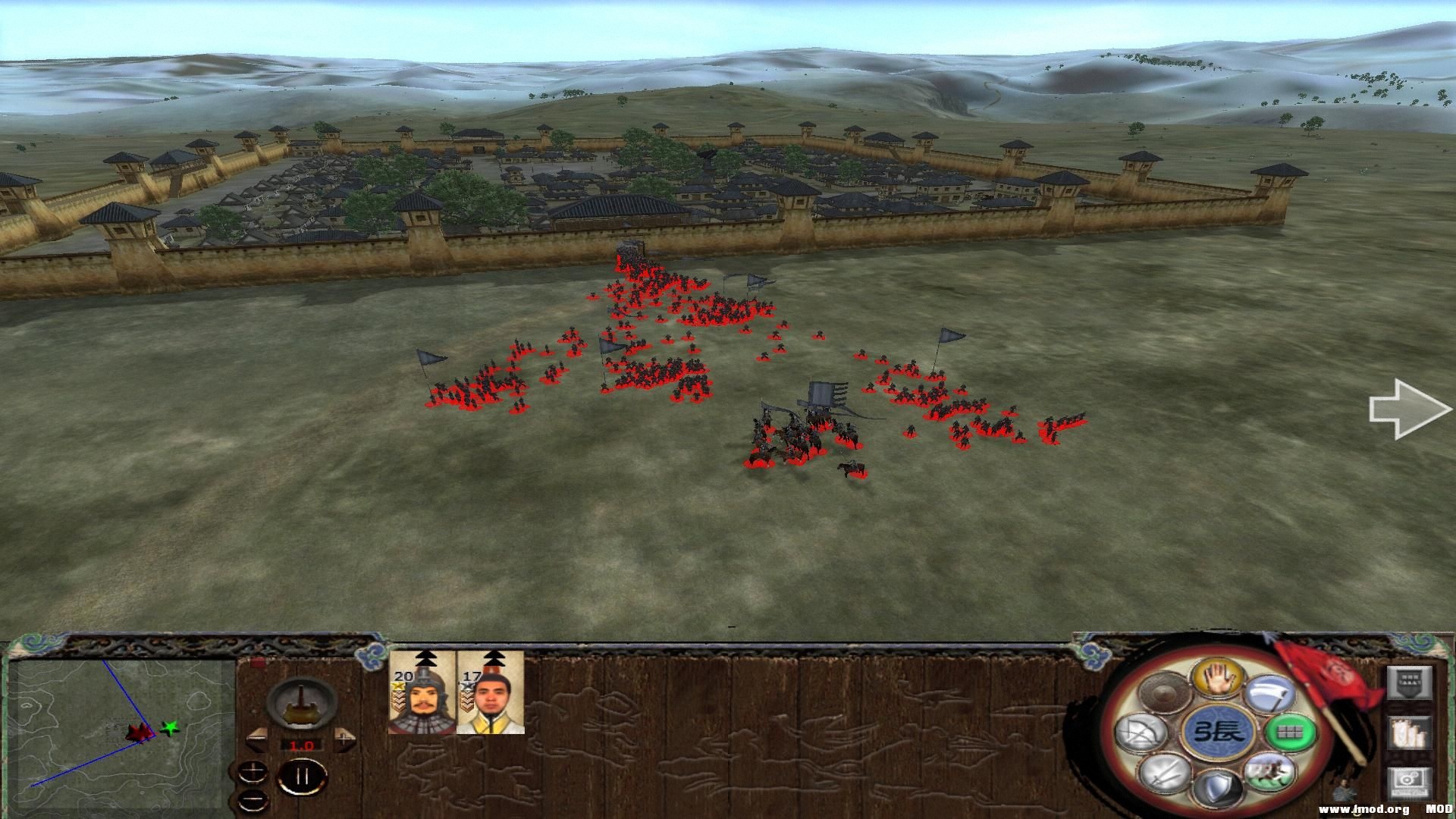Click the right arrow to increase game speed
Screen dimensions: 1456x819
point(344,741)
